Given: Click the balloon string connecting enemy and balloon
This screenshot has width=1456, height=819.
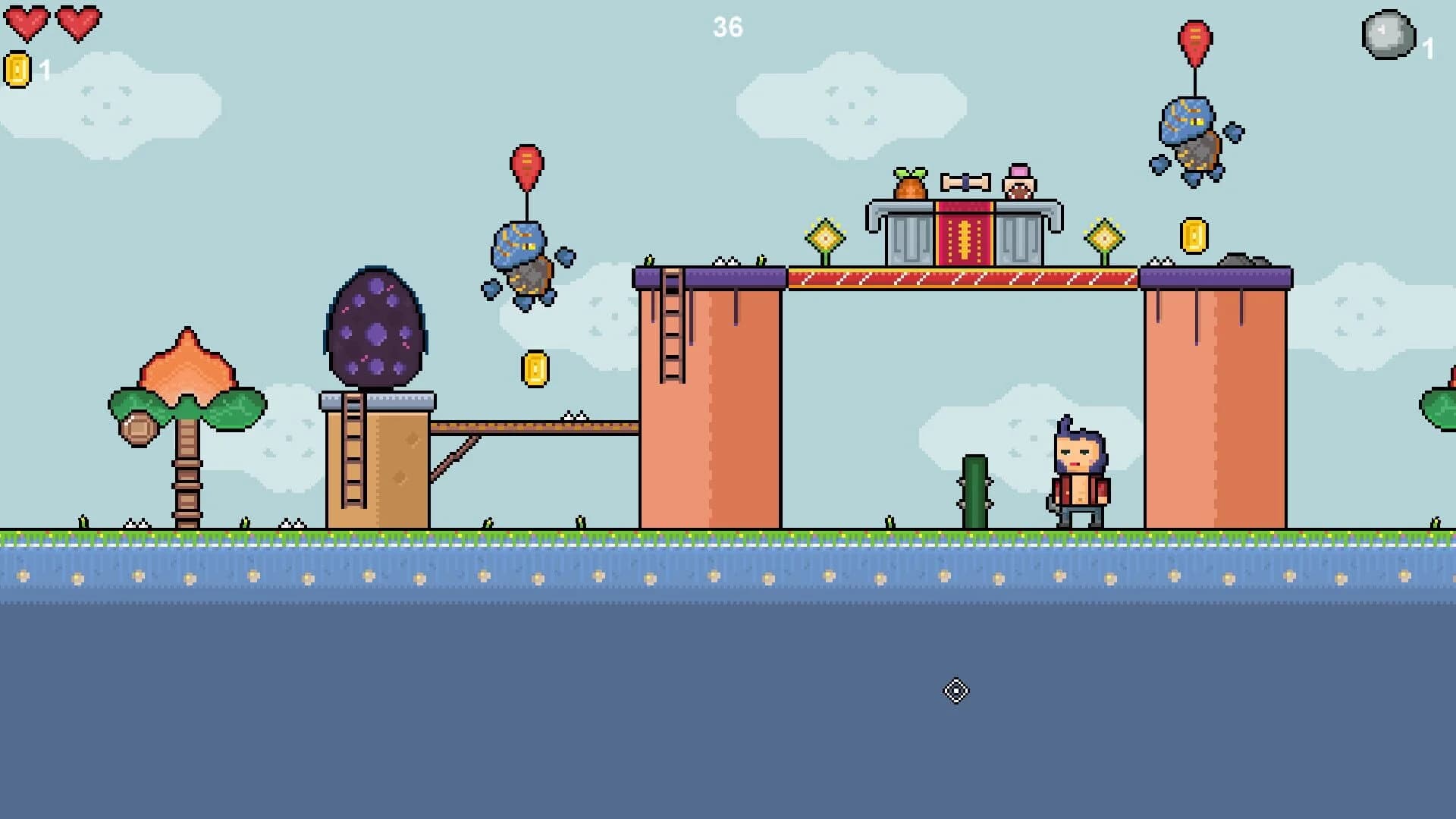Looking at the screenshot, I should [x=526, y=206].
